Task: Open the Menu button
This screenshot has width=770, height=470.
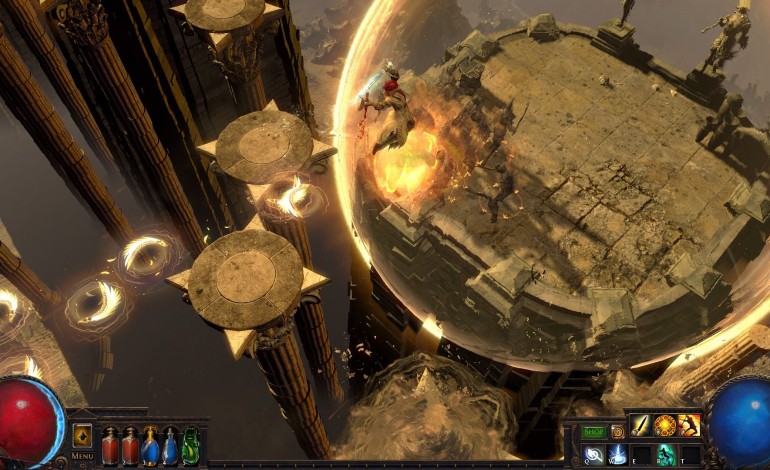Action: click(83, 456)
